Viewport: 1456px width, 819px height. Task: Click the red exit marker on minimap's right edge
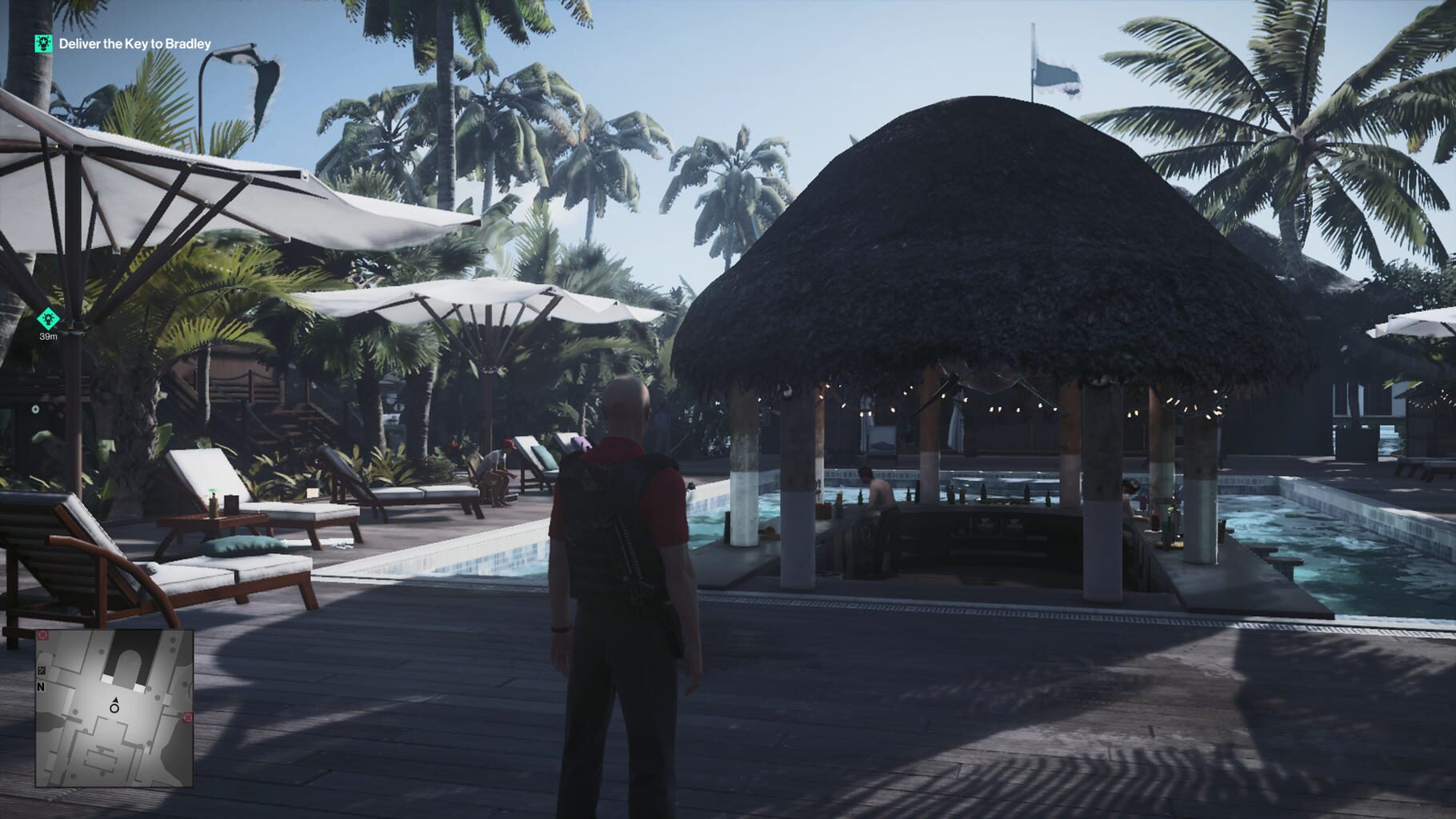point(188,717)
